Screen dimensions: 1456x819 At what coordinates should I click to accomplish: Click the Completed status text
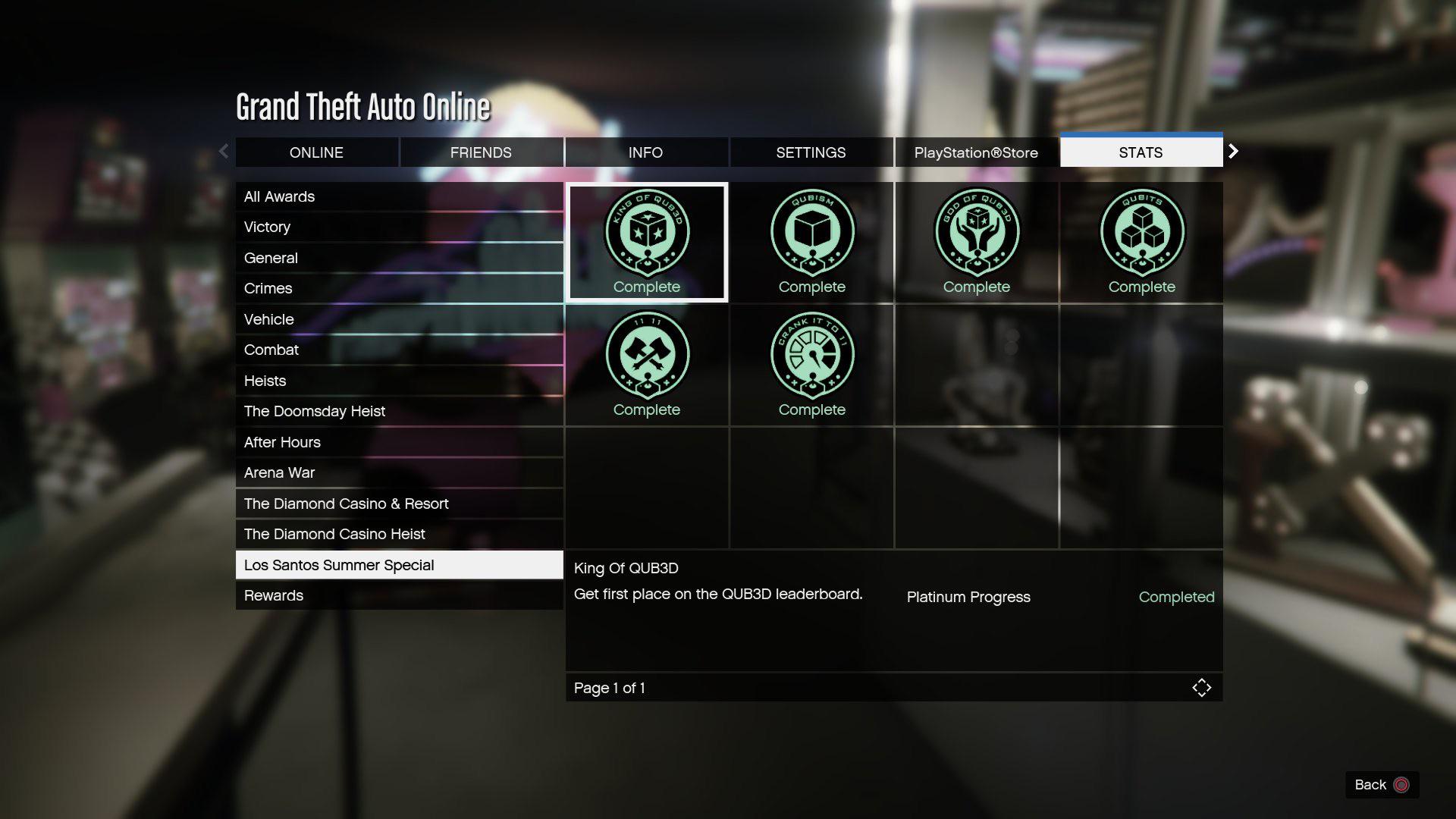point(1176,597)
